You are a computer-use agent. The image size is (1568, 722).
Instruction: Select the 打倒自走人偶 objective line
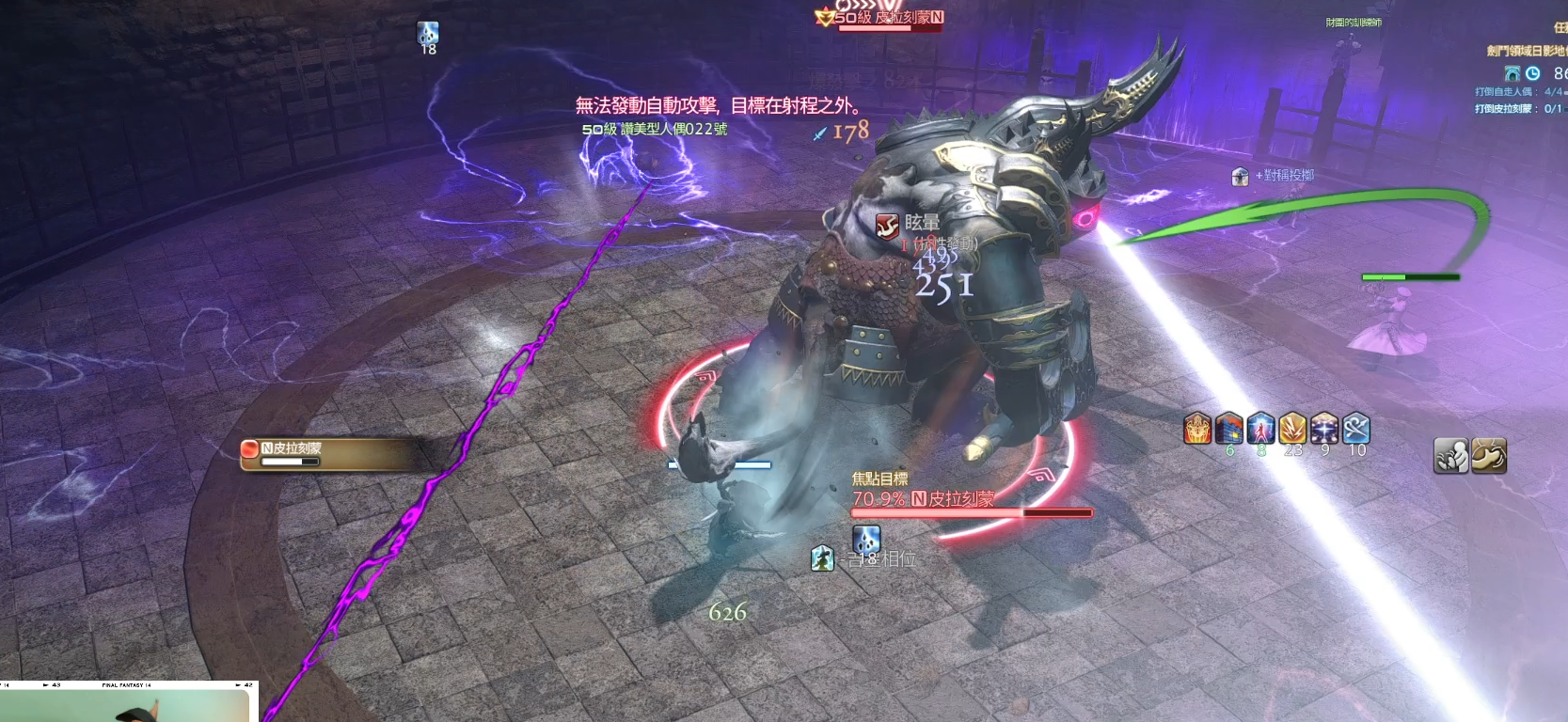(x=1518, y=92)
